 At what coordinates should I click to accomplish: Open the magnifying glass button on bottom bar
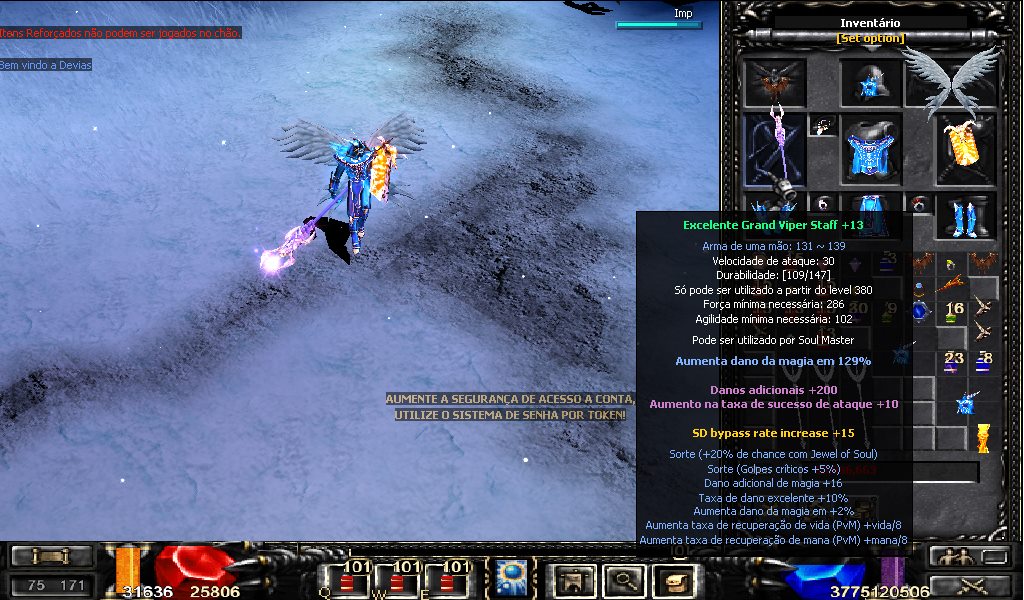pos(621,579)
